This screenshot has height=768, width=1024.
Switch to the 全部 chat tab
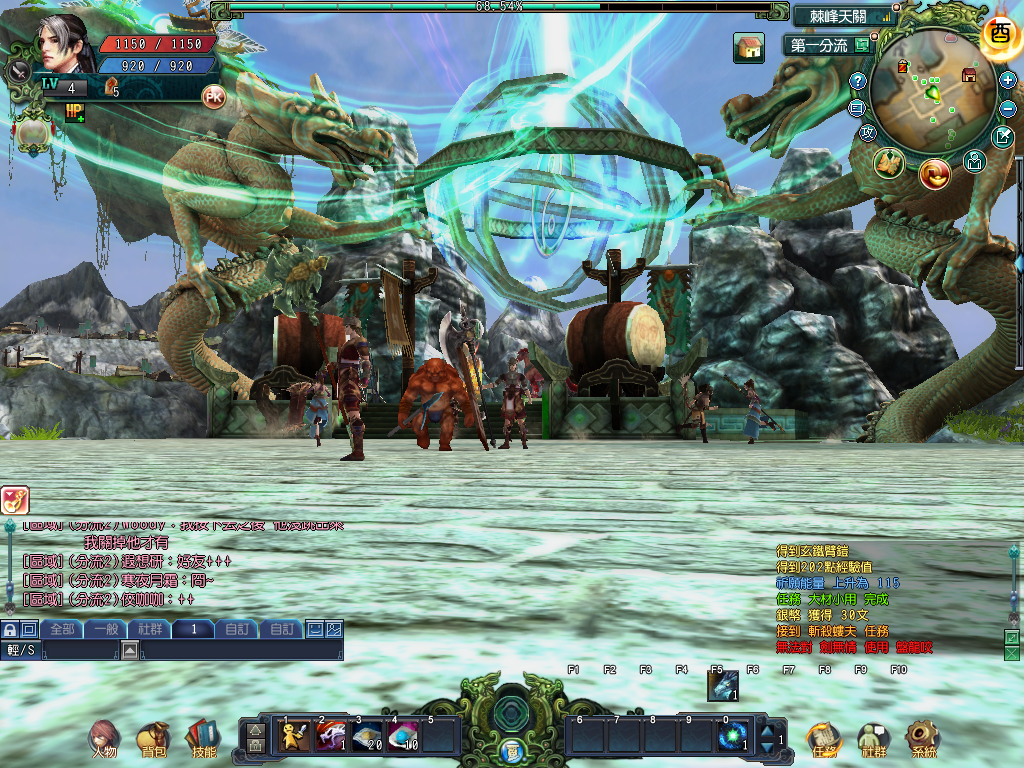click(x=62, y=629)
